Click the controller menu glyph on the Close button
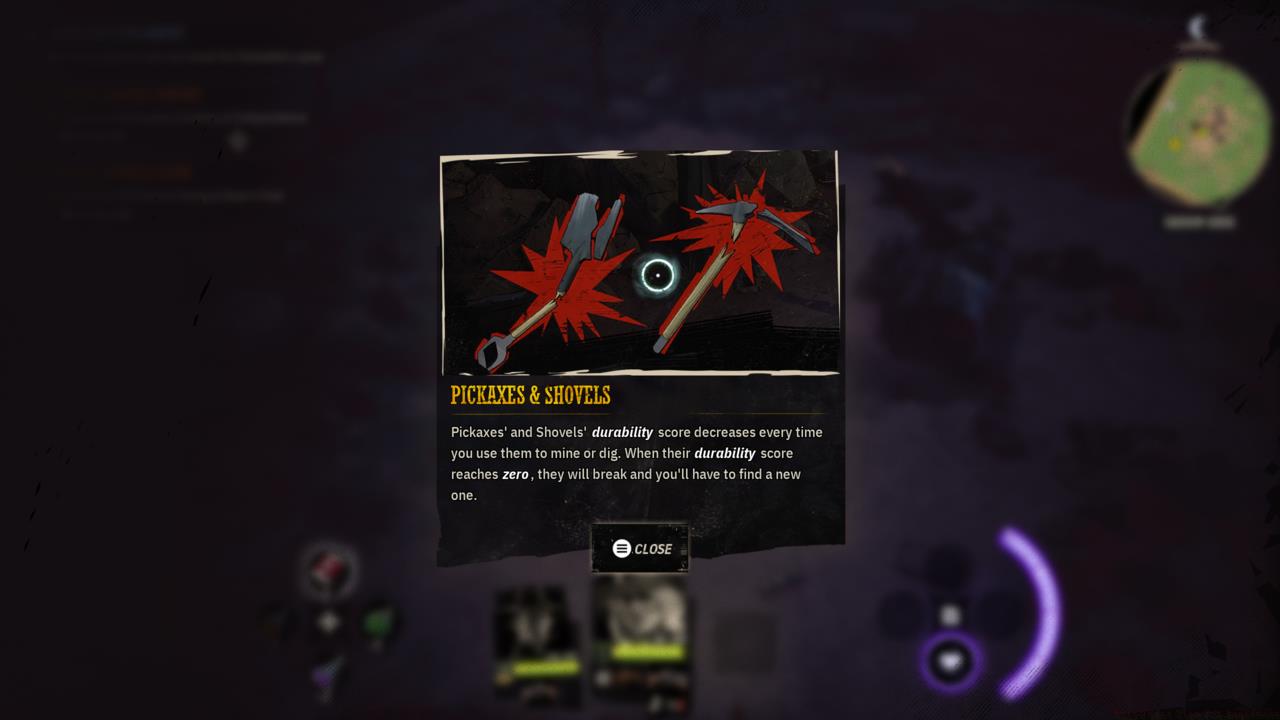The height and width of the screenshot is (720, 1280). tap(620, 548)
